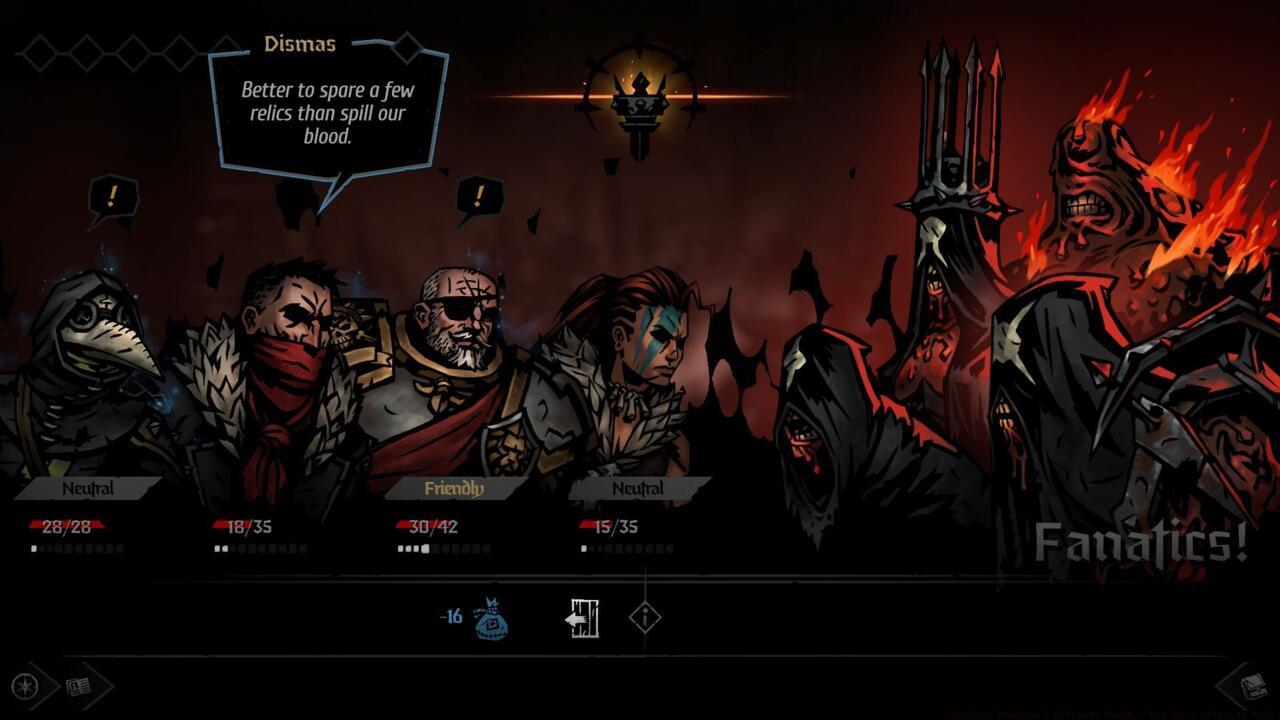Select the retreat door icon

point(583,617)
